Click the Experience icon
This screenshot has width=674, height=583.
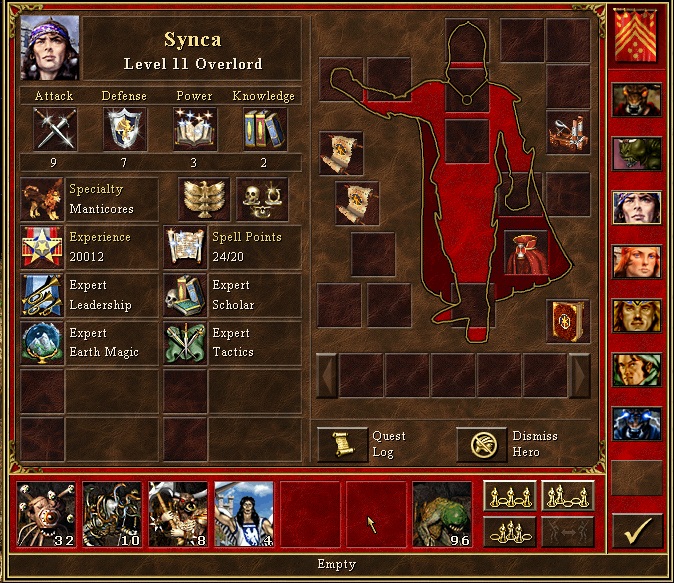click(42, 247)
